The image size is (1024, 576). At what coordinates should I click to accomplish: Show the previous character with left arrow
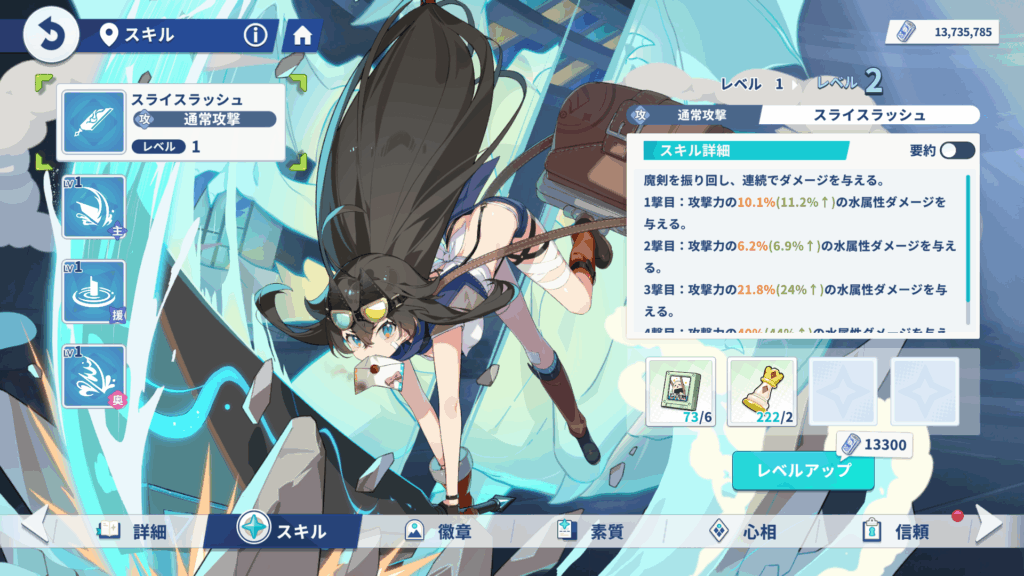tap(34, 523)
